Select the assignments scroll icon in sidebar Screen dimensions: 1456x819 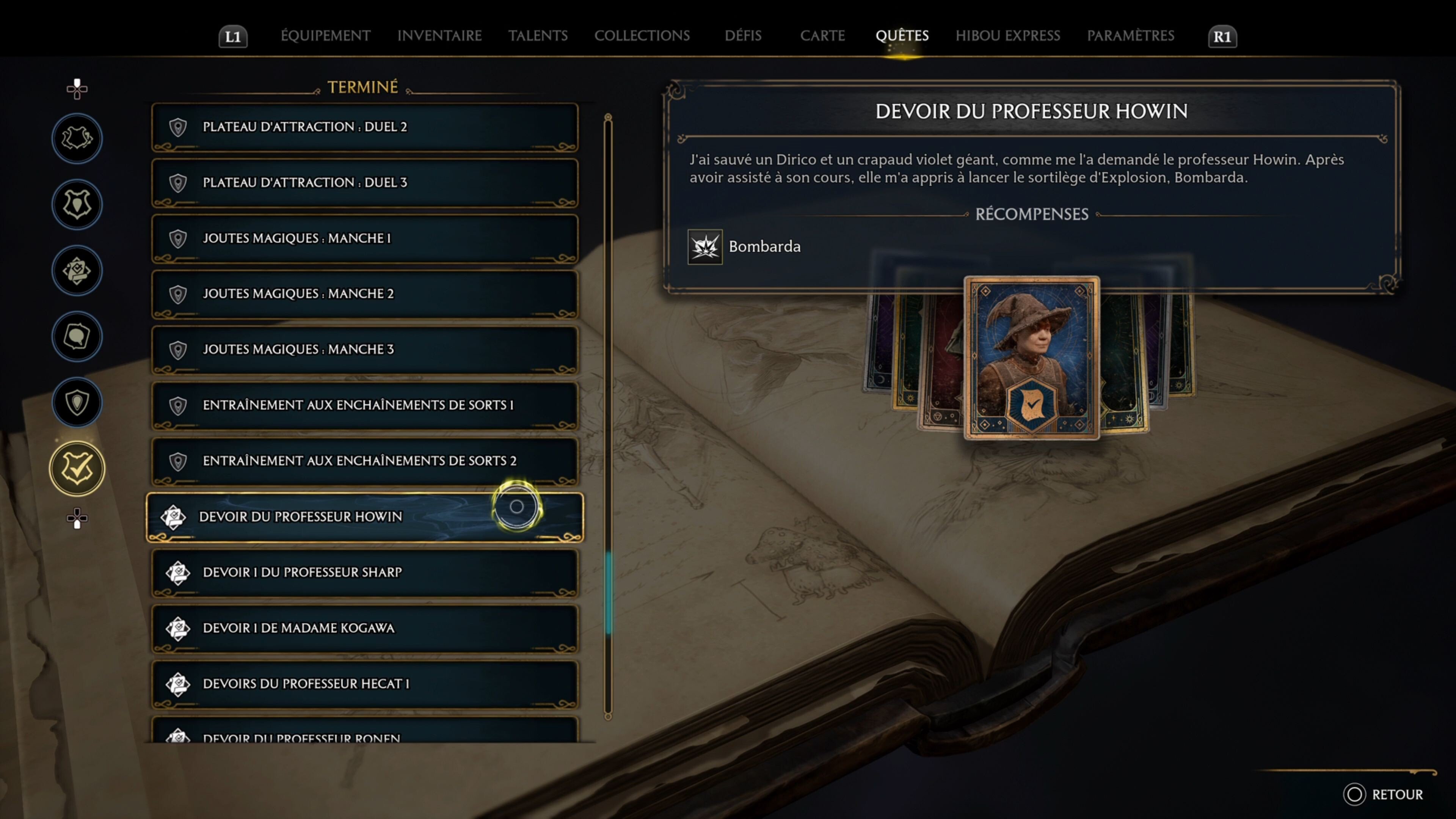(77, 271)
